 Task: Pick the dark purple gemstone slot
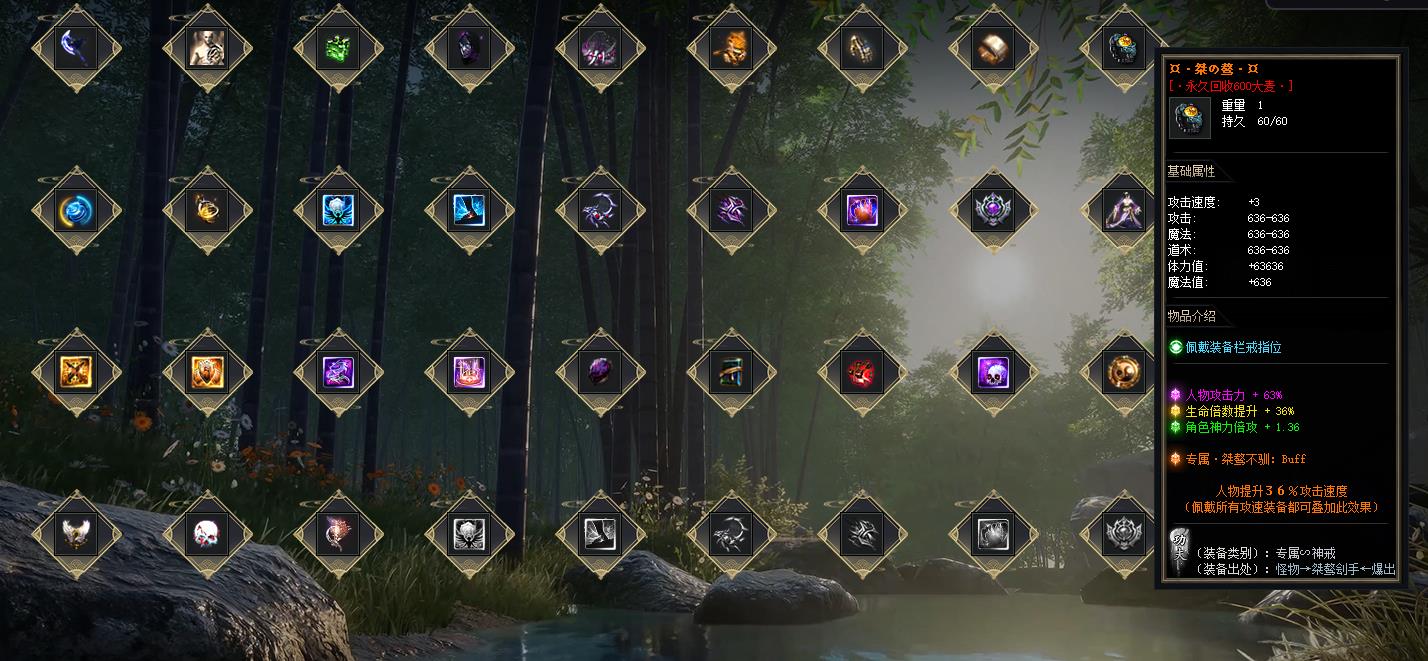coord(600,373)
